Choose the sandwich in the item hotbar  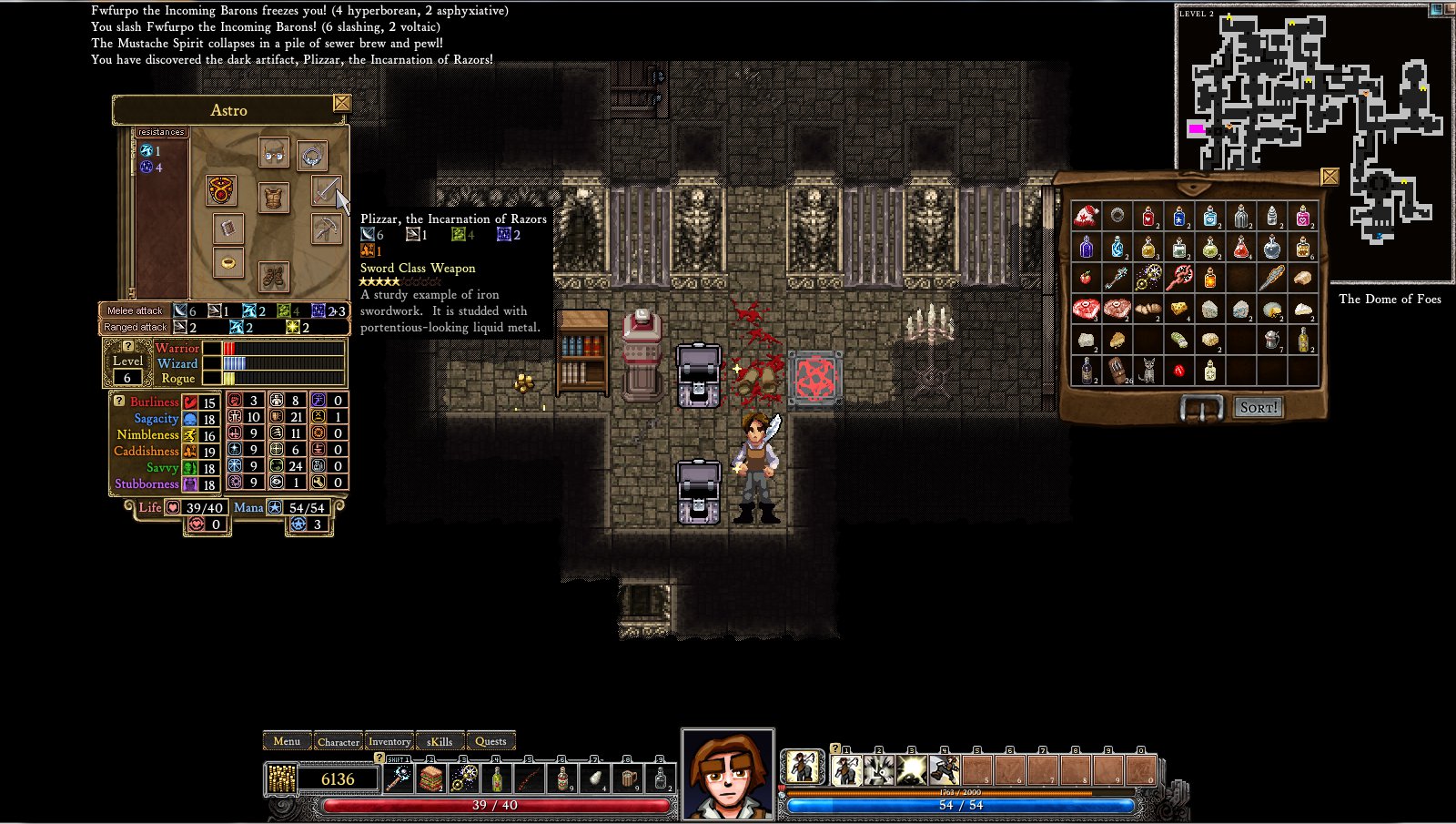coord(431,778)
